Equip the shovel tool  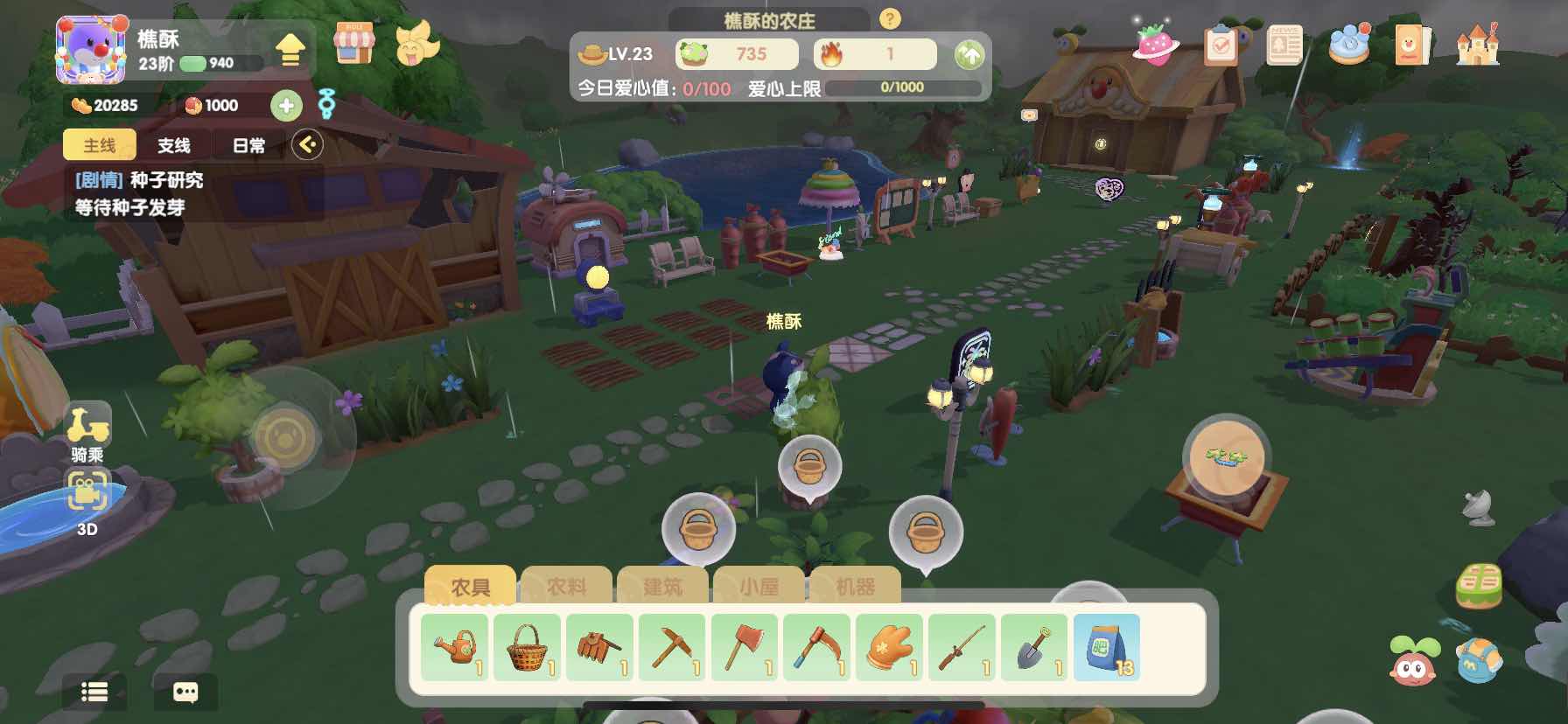click(1034, 648)
